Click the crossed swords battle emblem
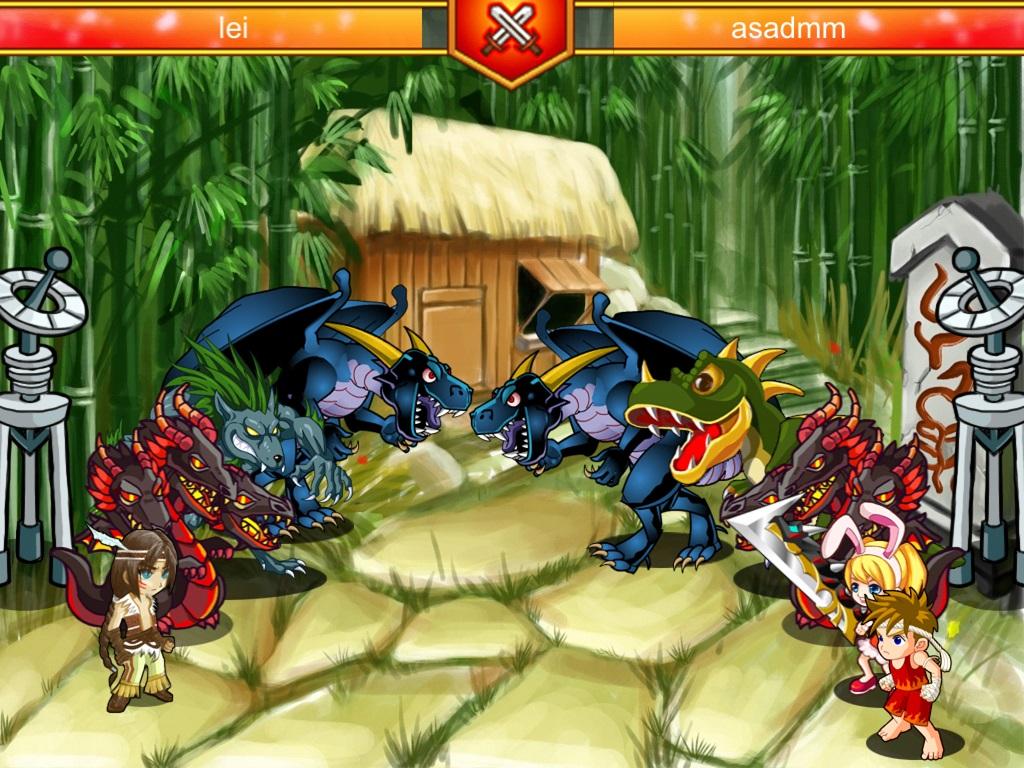Screen dimensions: 1024x768 click(x=511, y=33)
